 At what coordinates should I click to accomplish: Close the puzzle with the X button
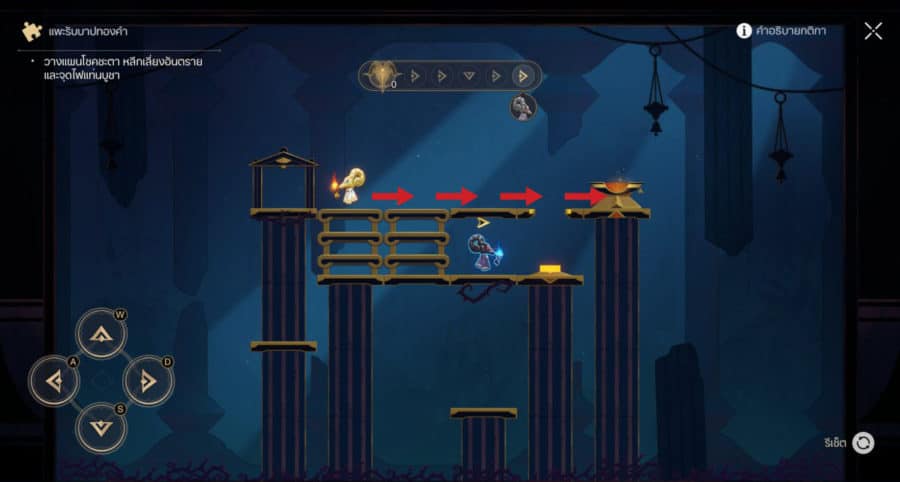pyautogui.click(x=873, y=31)
